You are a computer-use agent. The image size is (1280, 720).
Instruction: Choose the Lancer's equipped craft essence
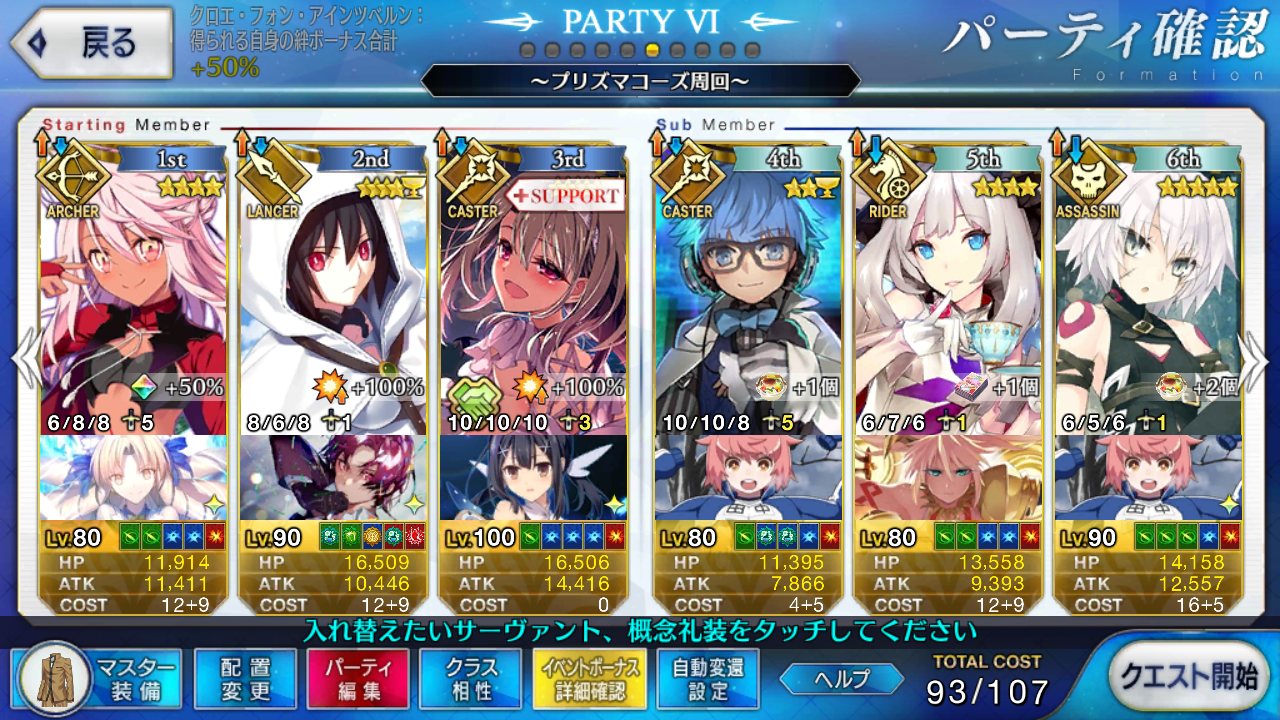333,477
